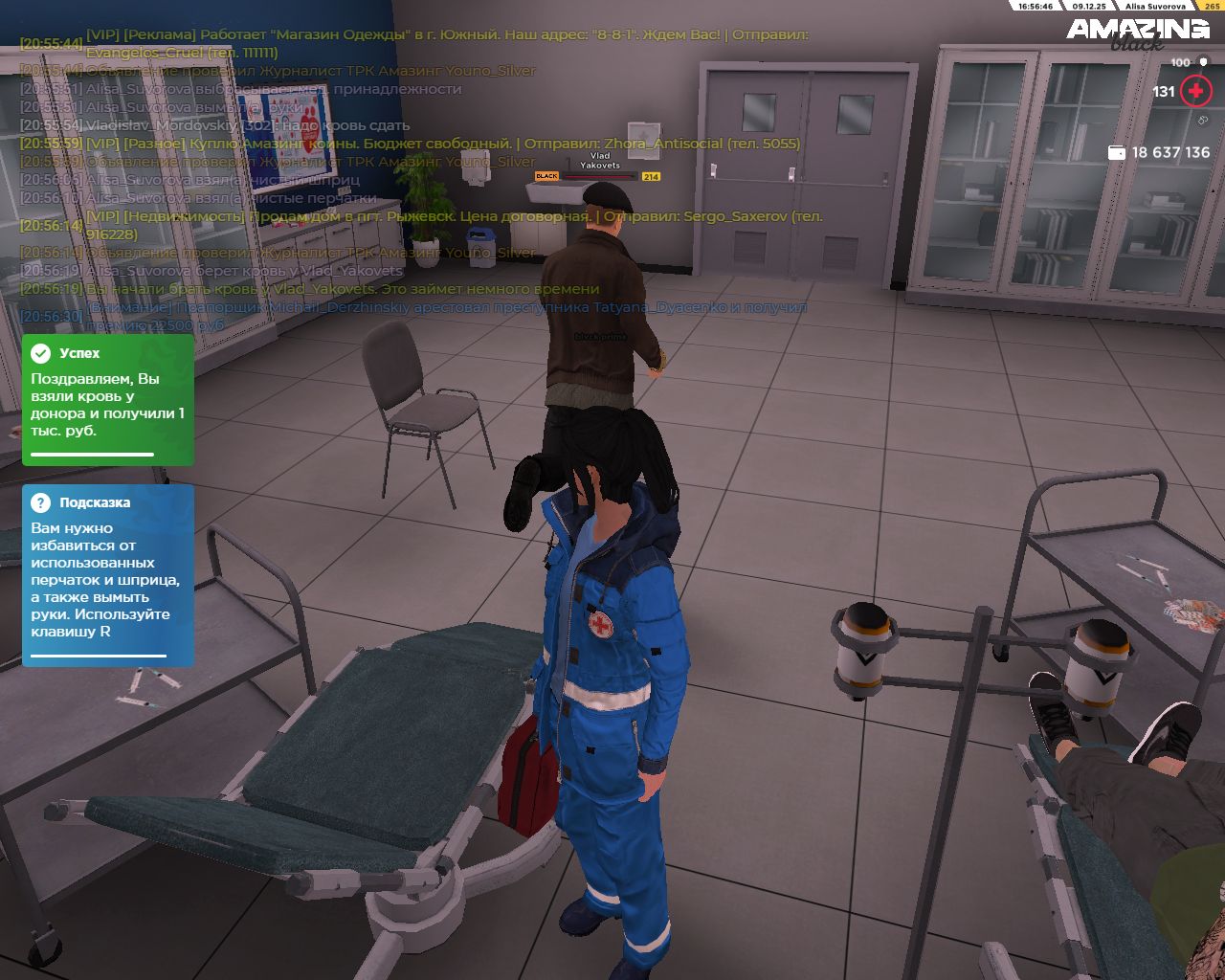
Task: Click the green Успех success notification
Action: (x=107, y=399)
